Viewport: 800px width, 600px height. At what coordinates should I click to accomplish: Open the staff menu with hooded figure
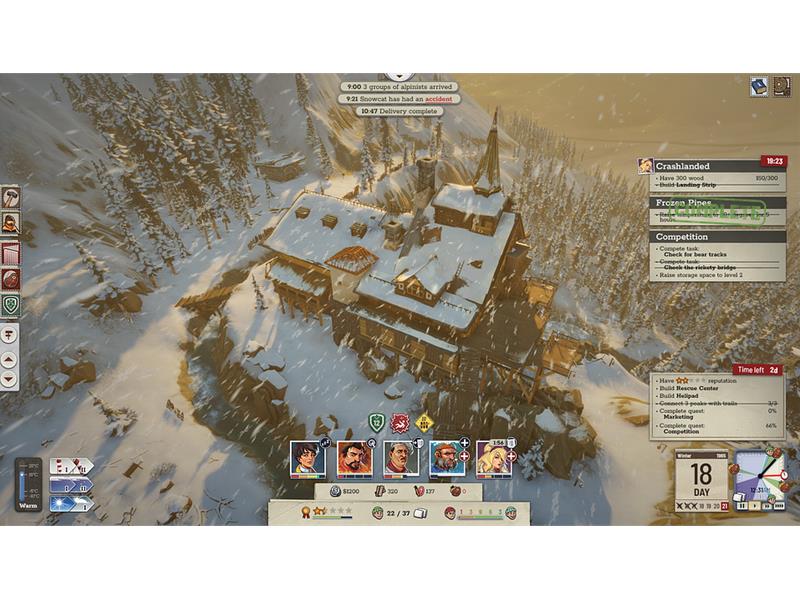click(x=10, y=223)
